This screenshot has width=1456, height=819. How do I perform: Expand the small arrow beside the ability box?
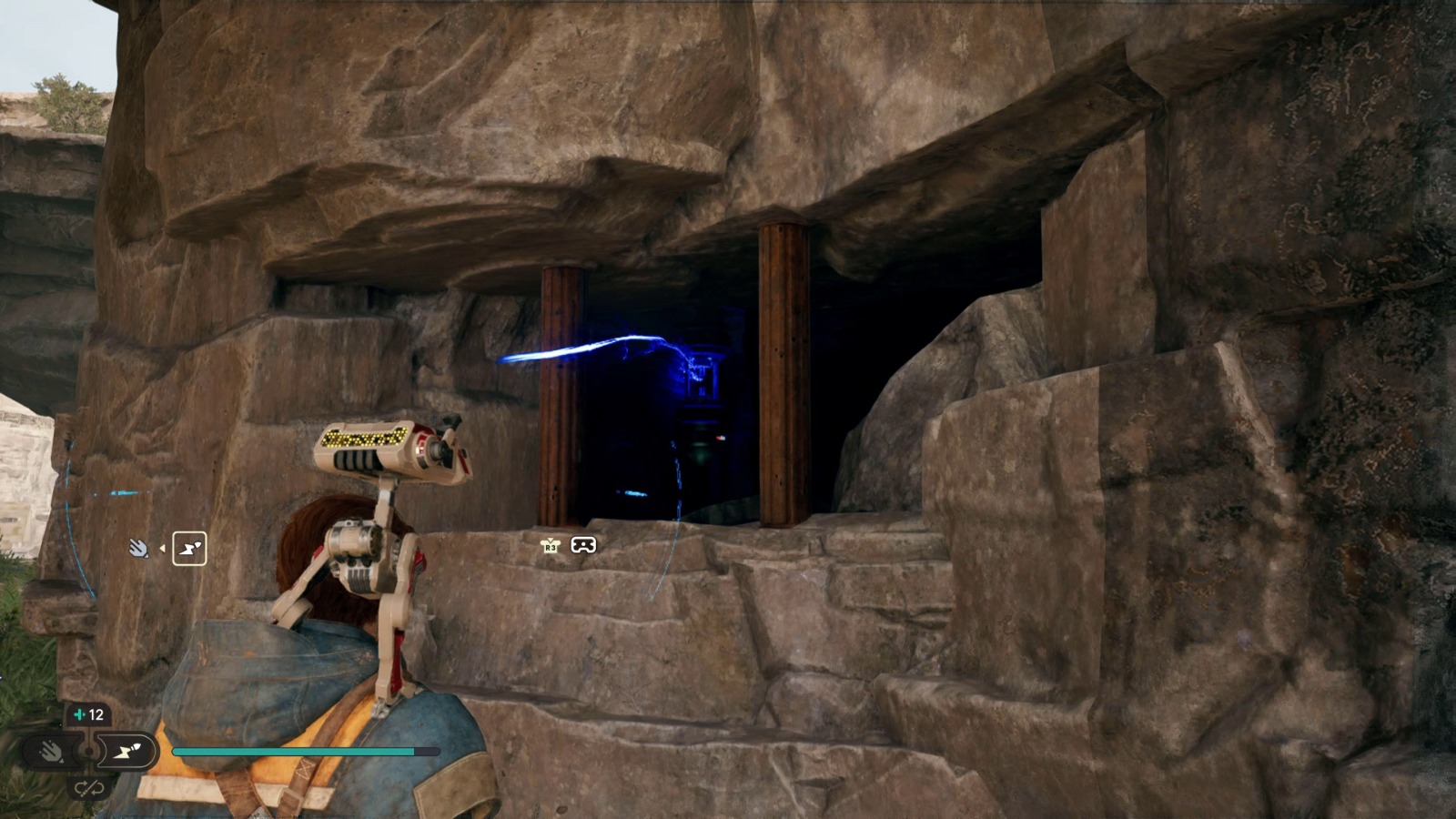pos(163,549)
